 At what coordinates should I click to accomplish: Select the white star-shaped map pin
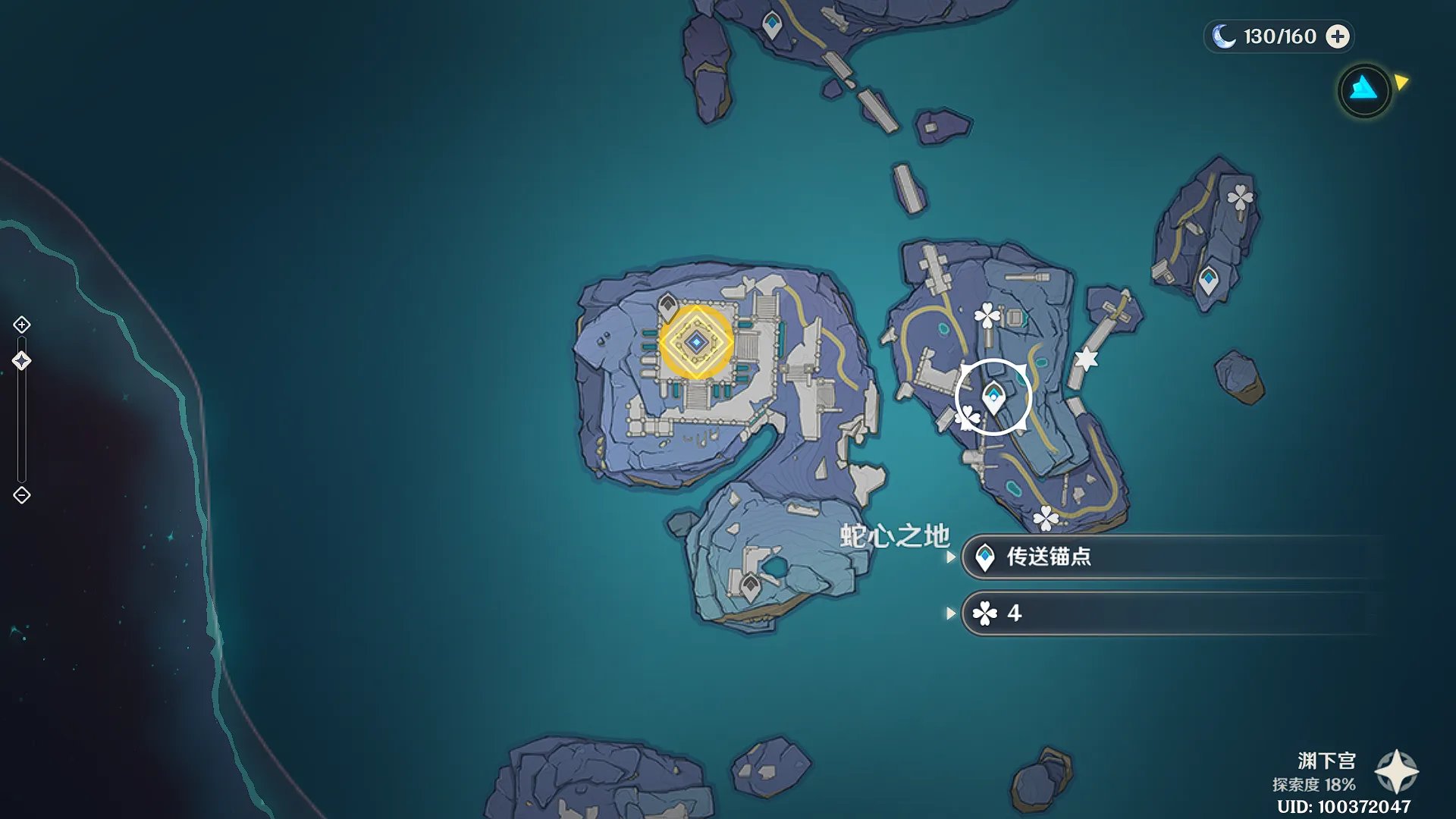[1086, 359]
